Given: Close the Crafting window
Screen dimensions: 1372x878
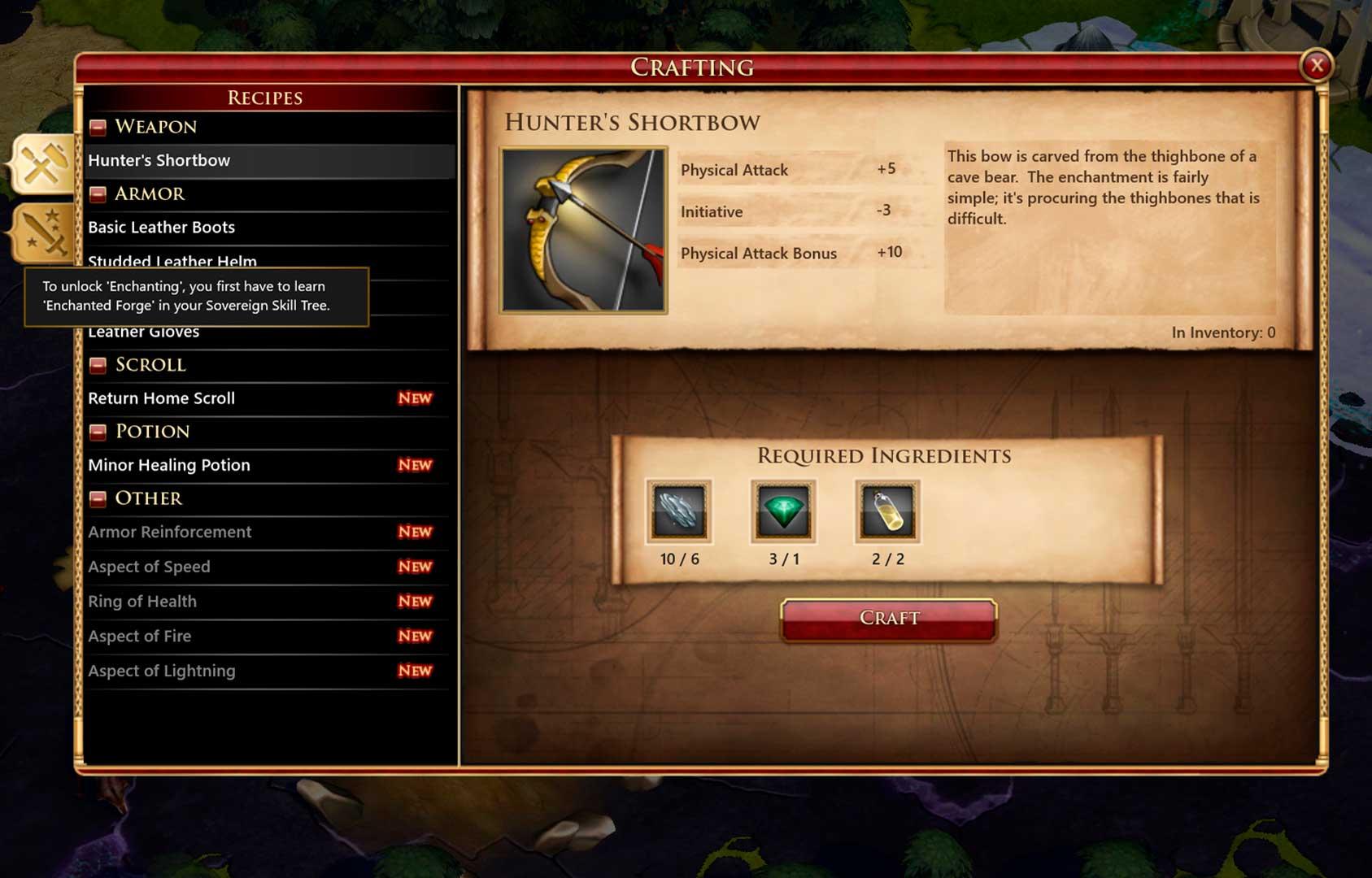Looking at the screenshot, I should click(x=1316, y=66).
